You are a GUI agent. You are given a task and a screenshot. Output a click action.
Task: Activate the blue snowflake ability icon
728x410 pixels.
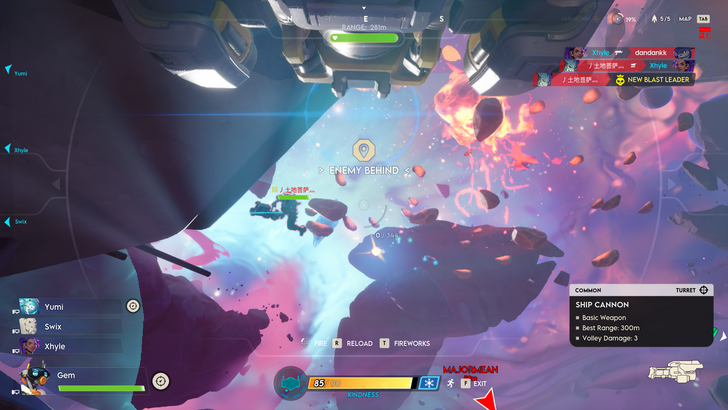coord(428,383)
